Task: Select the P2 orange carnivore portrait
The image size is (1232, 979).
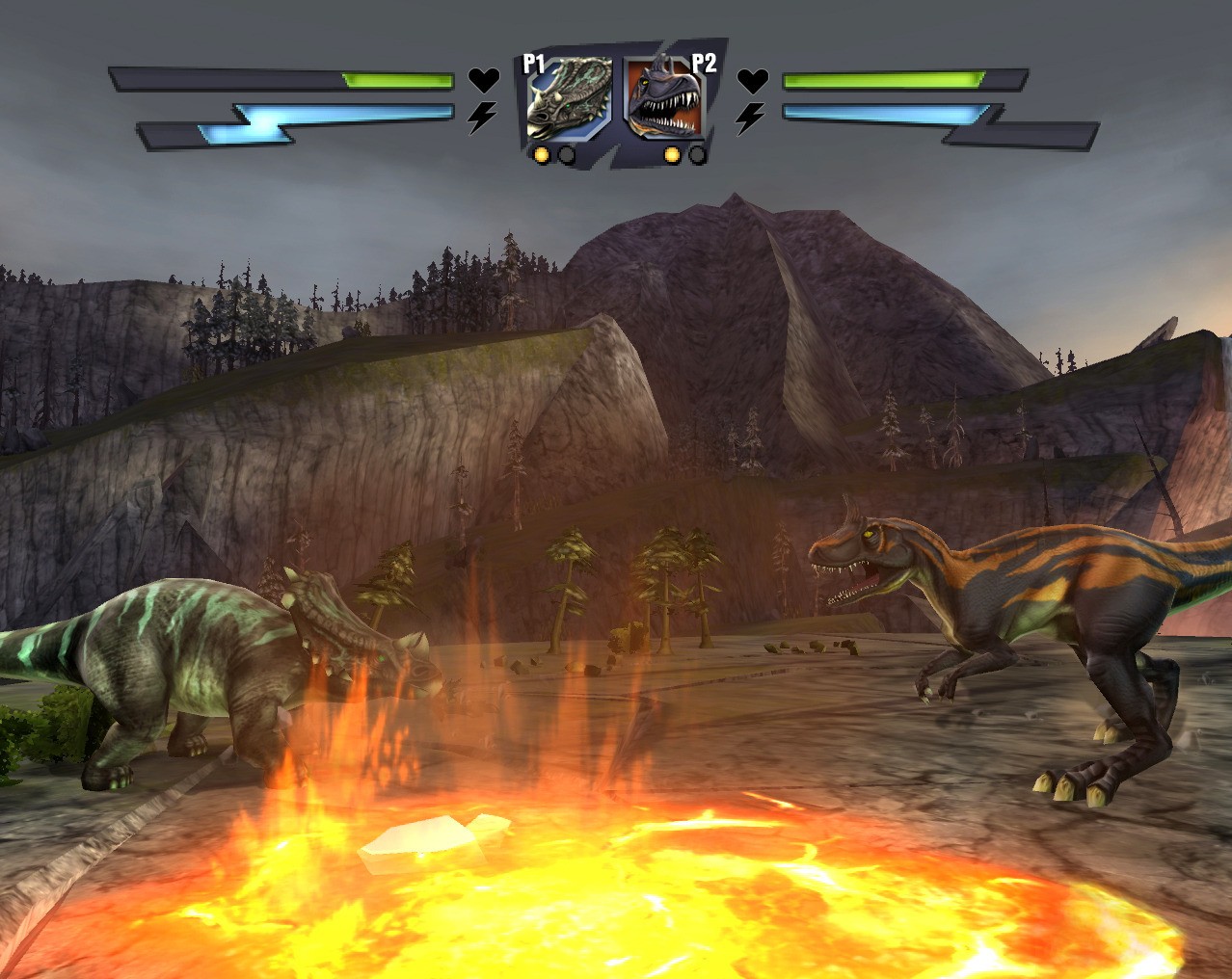Action: click(x=665, y=100)
